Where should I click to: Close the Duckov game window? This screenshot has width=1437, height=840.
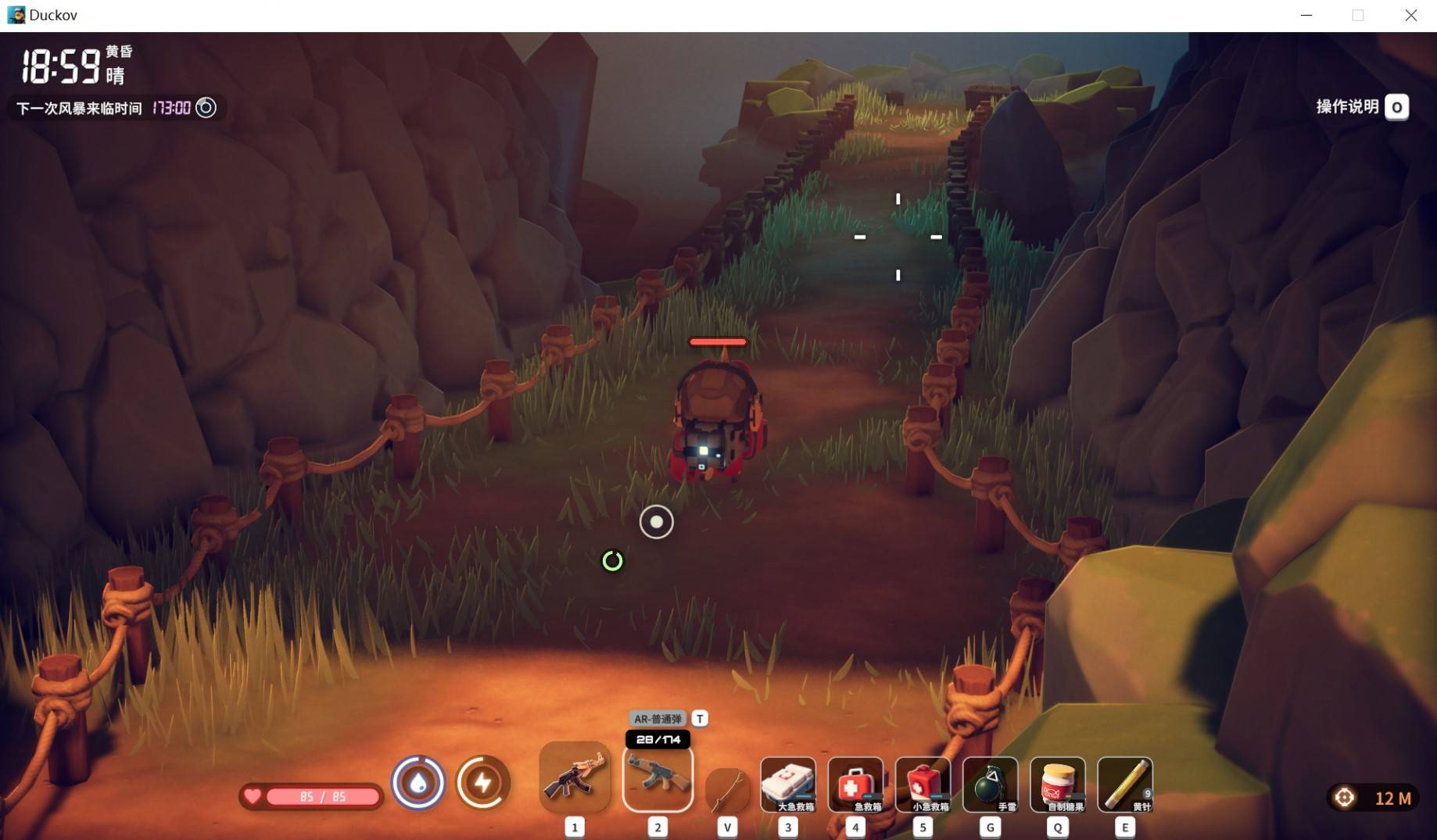[x=1410, y=16]
